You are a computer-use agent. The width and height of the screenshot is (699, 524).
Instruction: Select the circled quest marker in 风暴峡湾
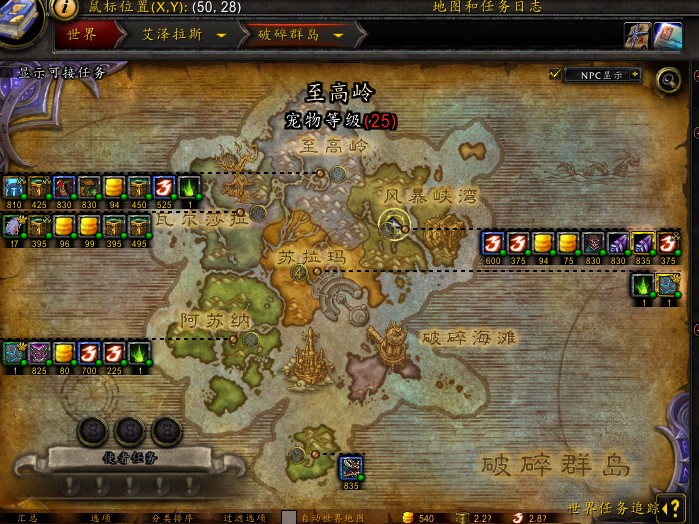pyautogui.click(x=391, y=225)
